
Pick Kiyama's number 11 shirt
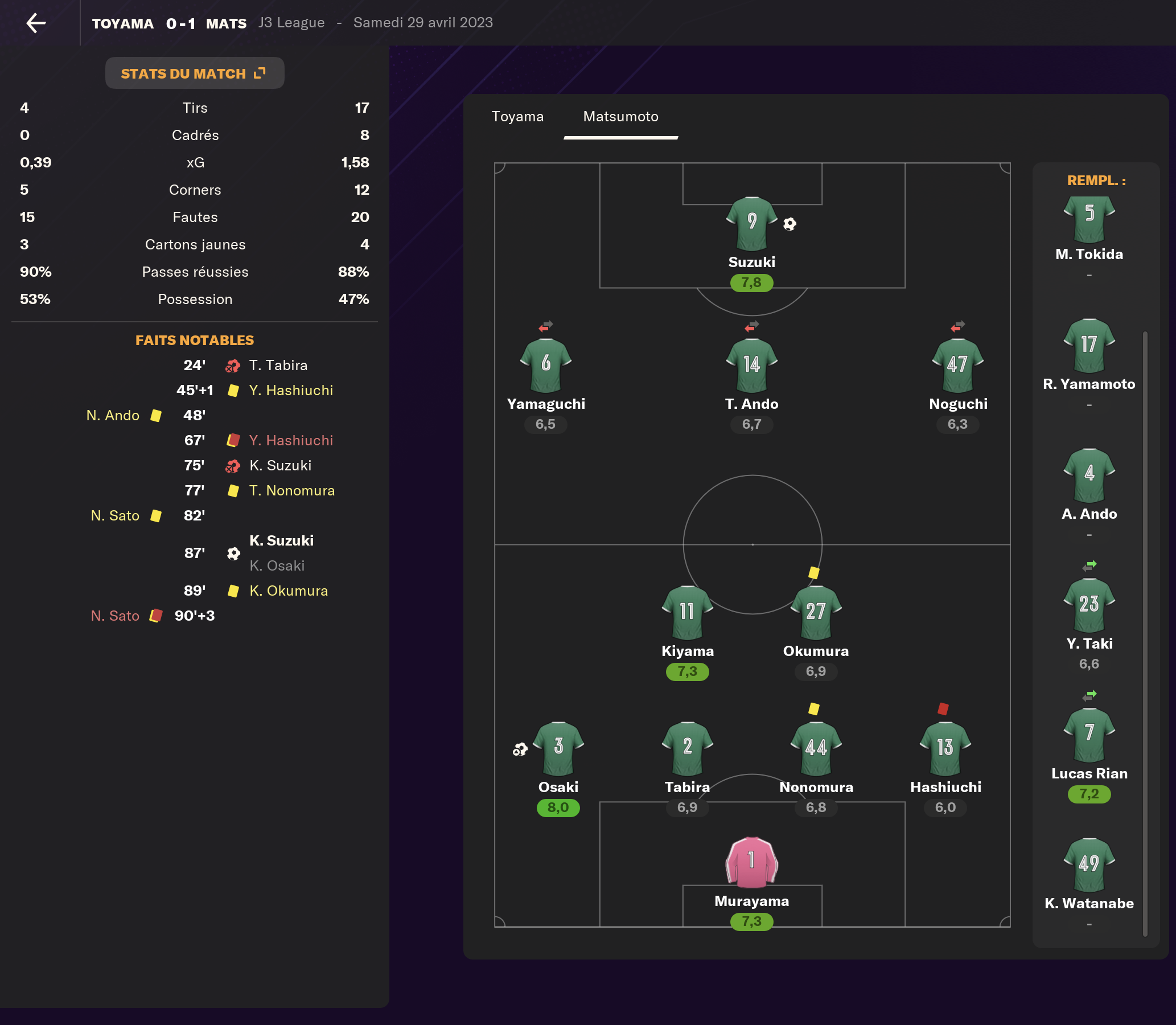tap(687, 613)
